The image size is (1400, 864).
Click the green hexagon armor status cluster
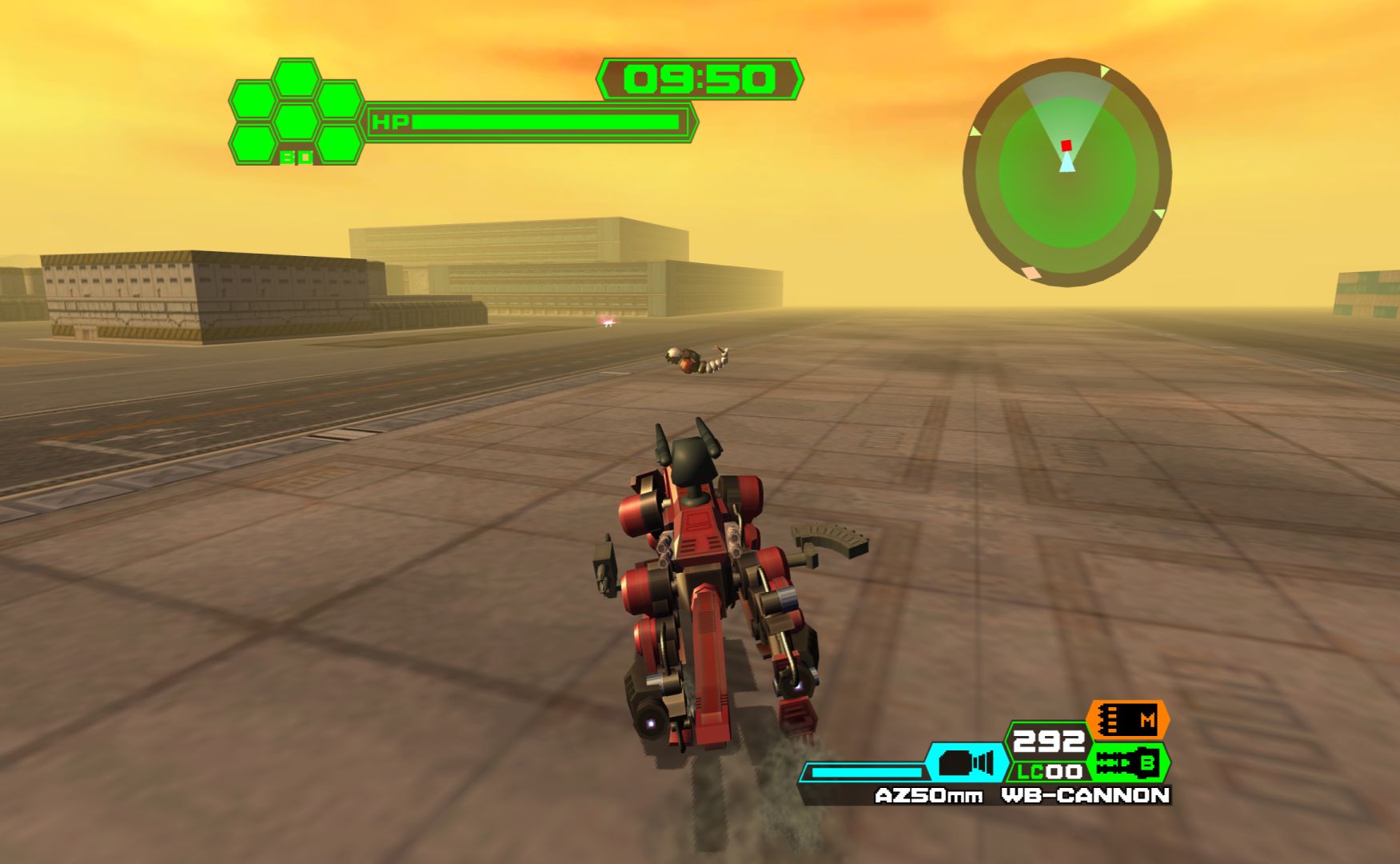click(x=296, y=112)
